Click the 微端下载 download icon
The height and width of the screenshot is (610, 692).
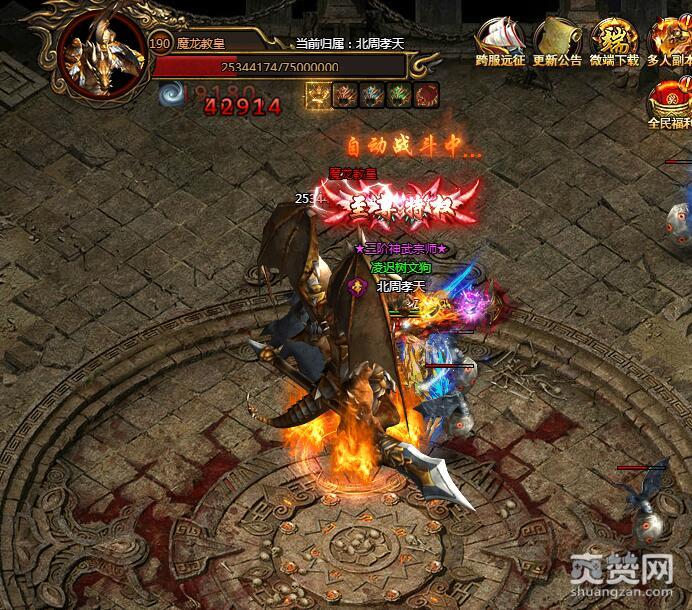click(615, 40)
